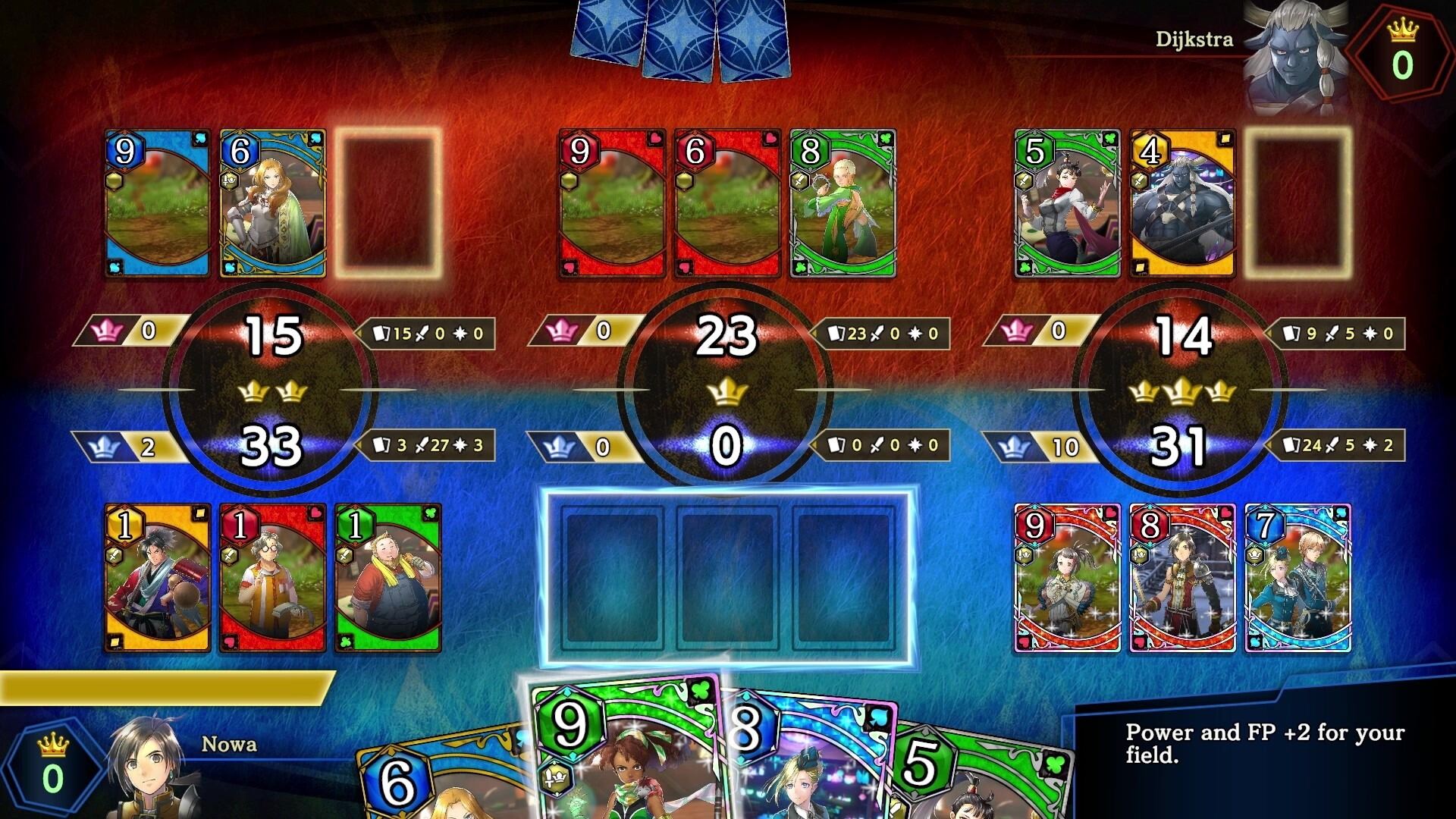
Task: Inspect the opponent's yellow 4 Dijkstra card
Action: click(1182, 203)
